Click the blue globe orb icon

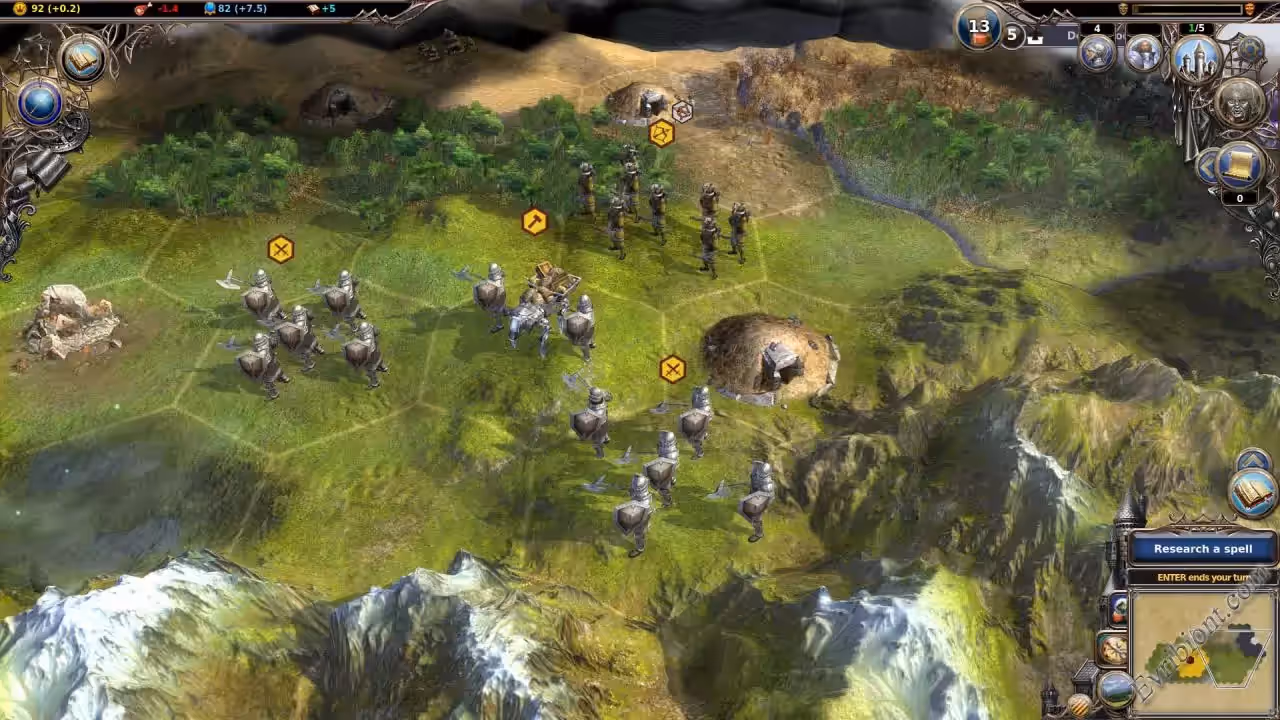point(40,105)
